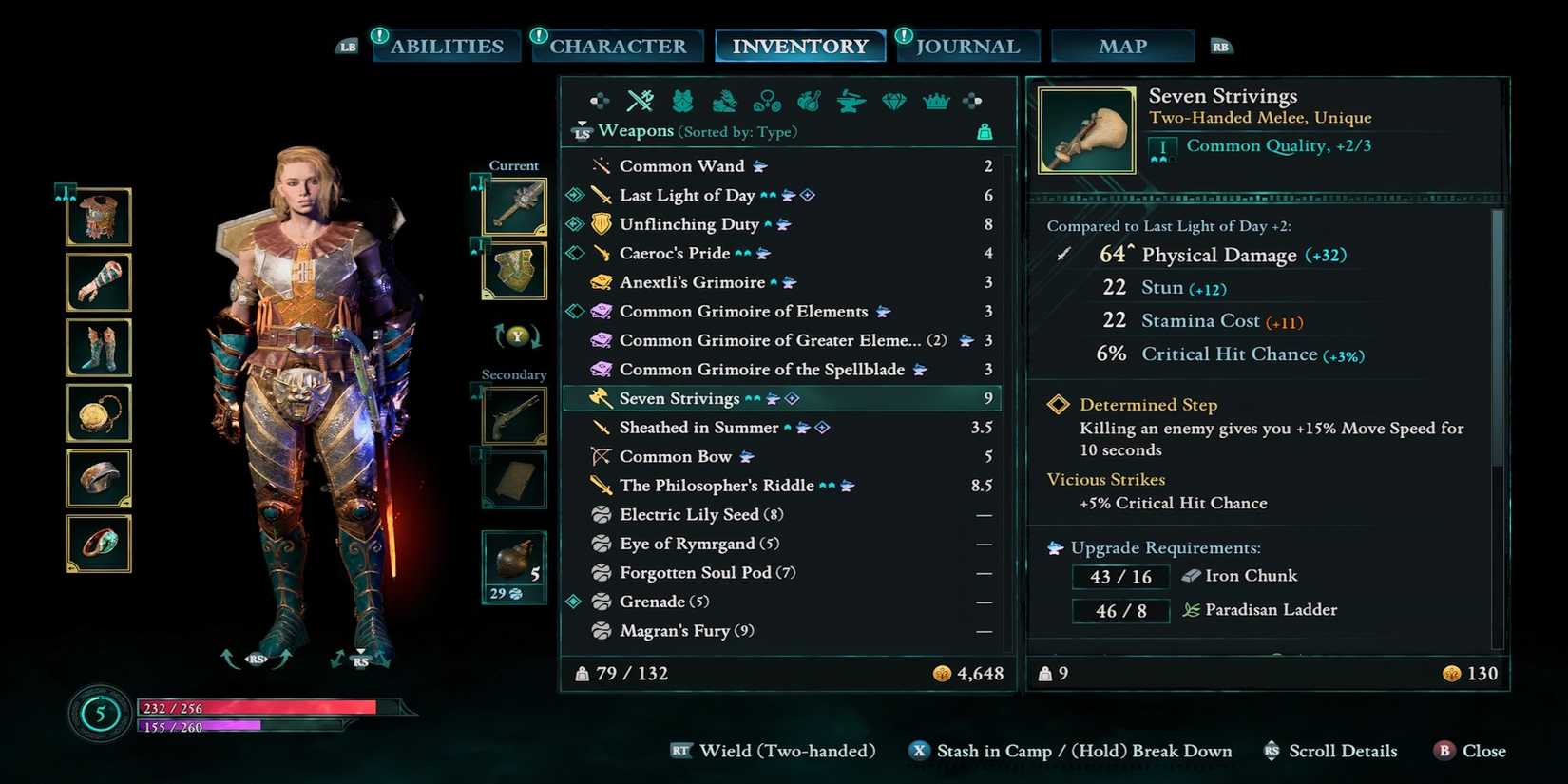Expand the Weapons sorting header chevron
Image resolution: width=1568 pixels, height=784 pixels.
(582, 124)
